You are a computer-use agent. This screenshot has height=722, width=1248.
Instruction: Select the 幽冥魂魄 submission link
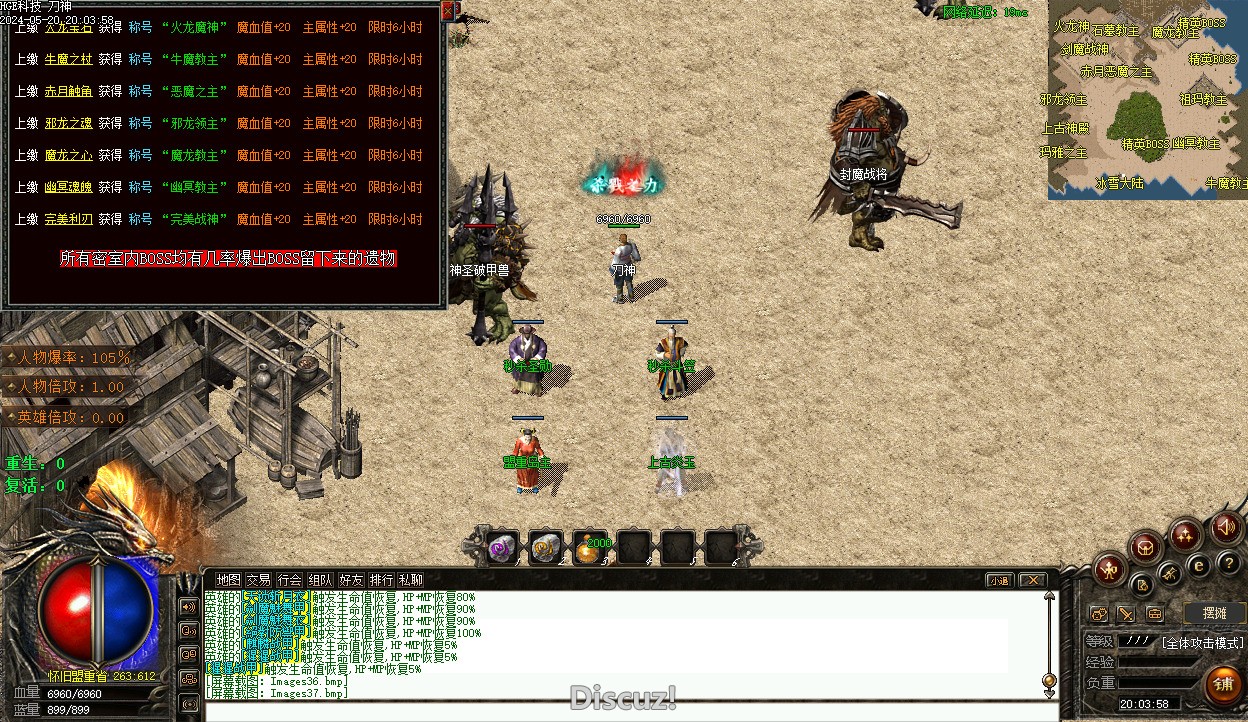click(x=68, y=188)
